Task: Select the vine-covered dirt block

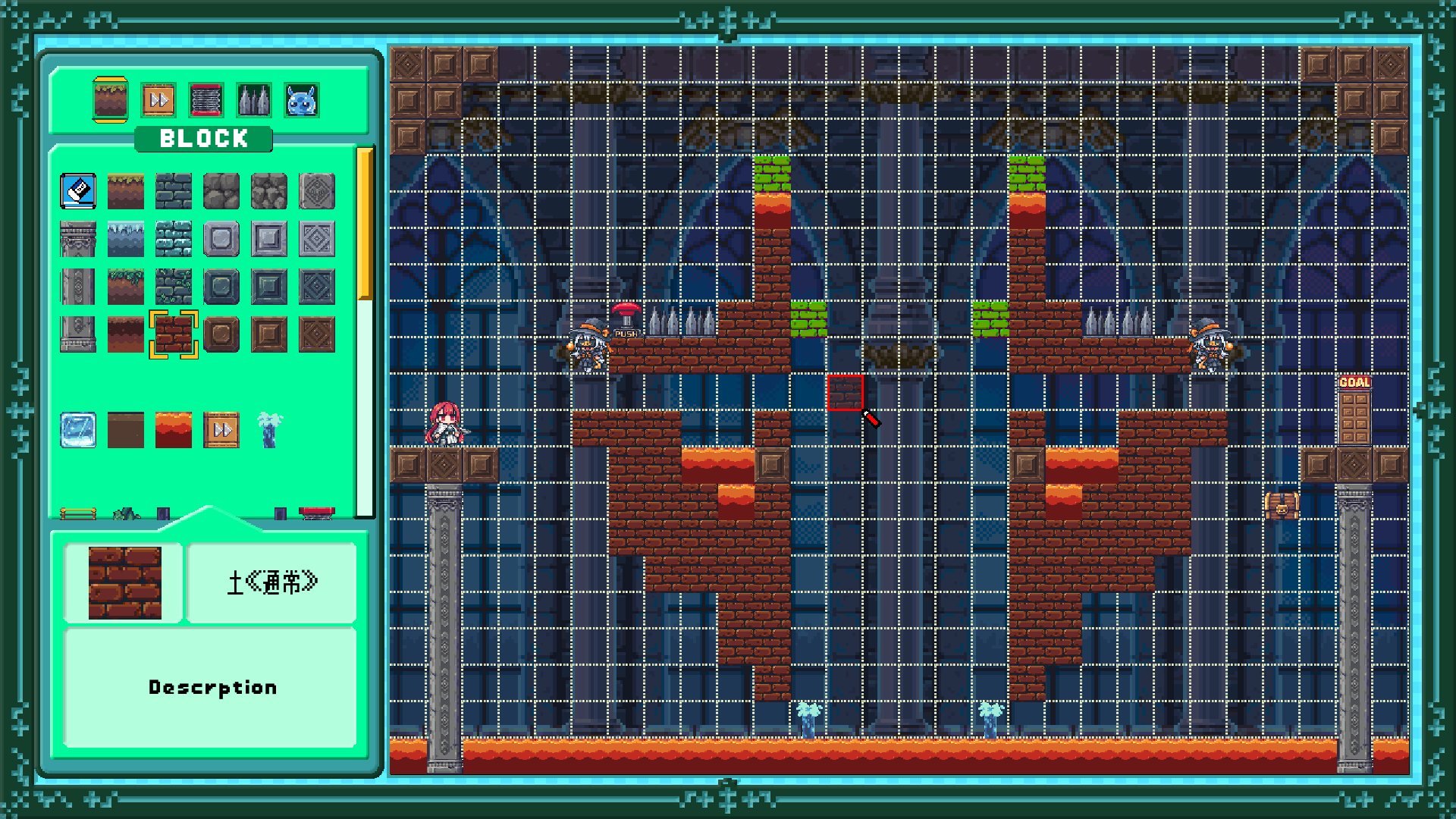Action: (x=126, y=287)
